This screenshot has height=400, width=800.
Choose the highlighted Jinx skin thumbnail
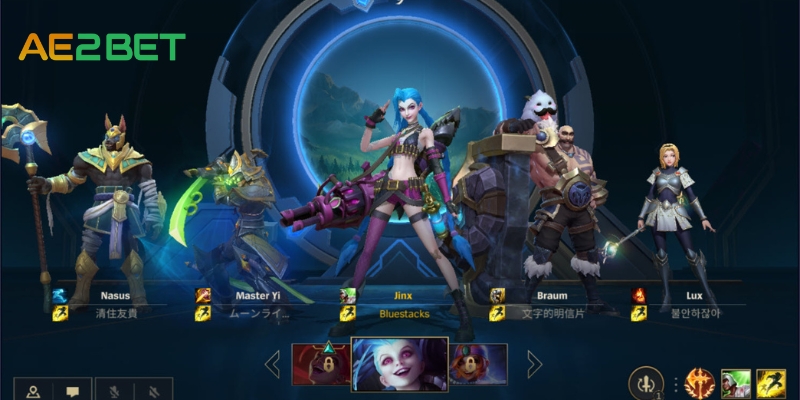(399, 365)
